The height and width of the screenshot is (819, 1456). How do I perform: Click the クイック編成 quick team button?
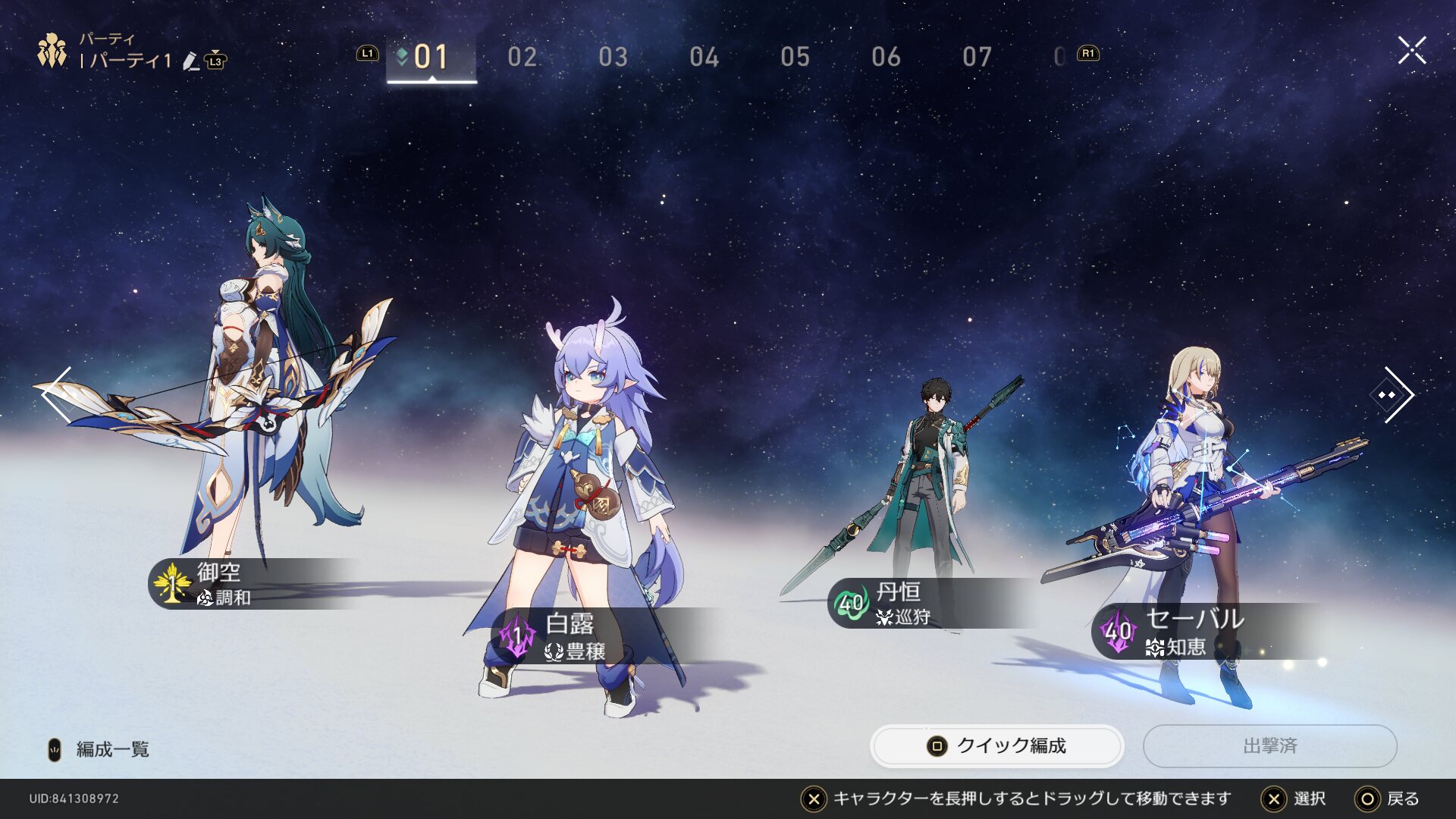tap(996, 746)
